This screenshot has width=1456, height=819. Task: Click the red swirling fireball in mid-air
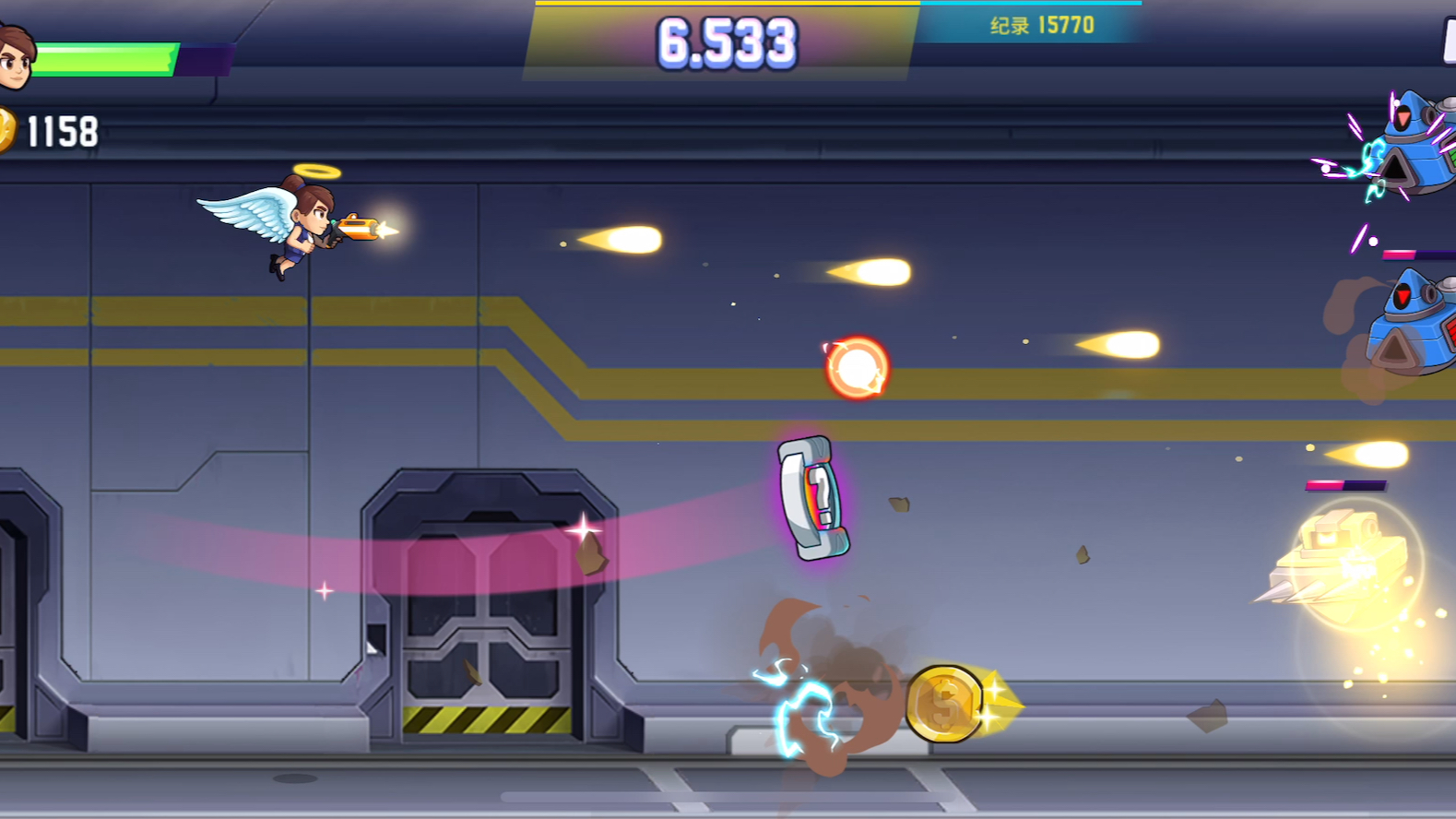pyautogui.click(x=856, y=369)
